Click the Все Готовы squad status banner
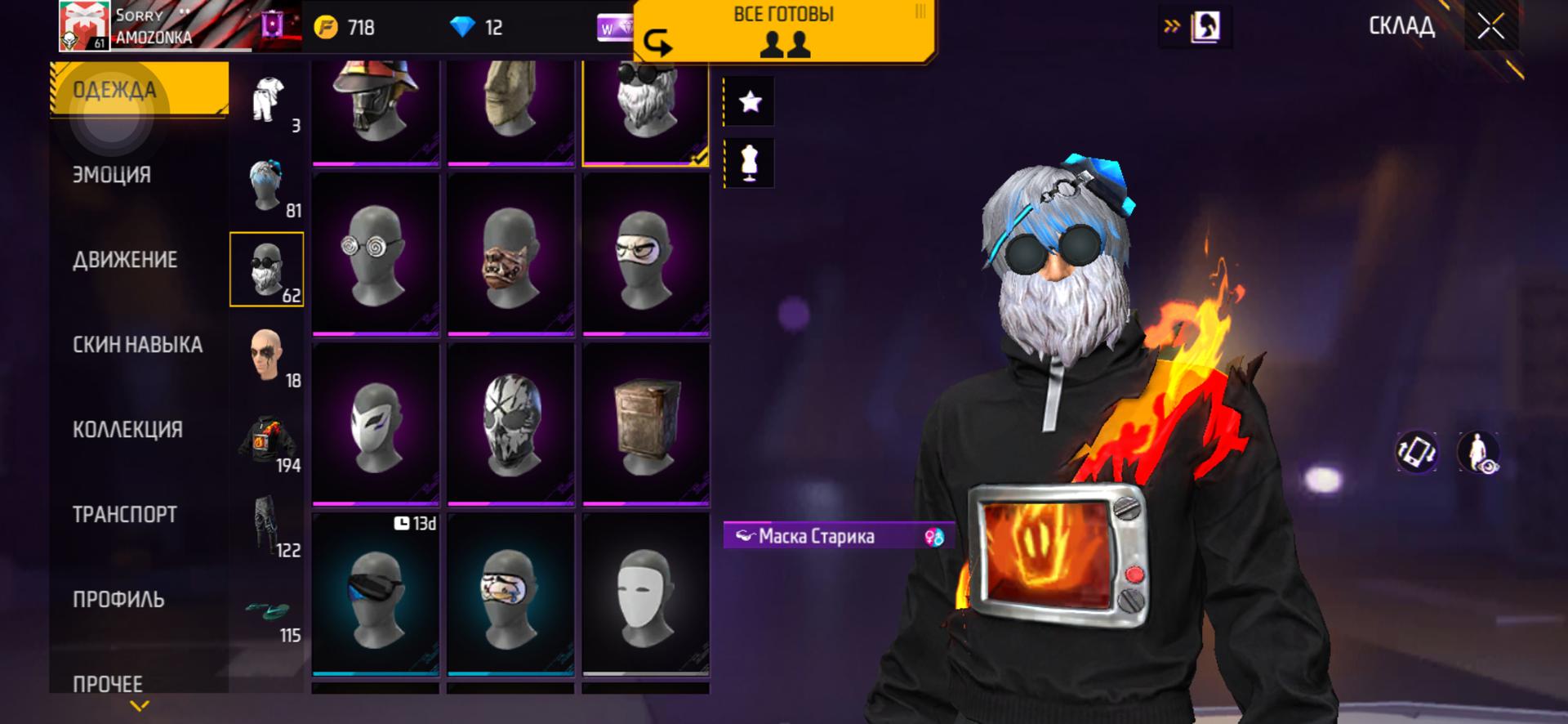This screenshot has width=1568, height=724. point(784,31)
